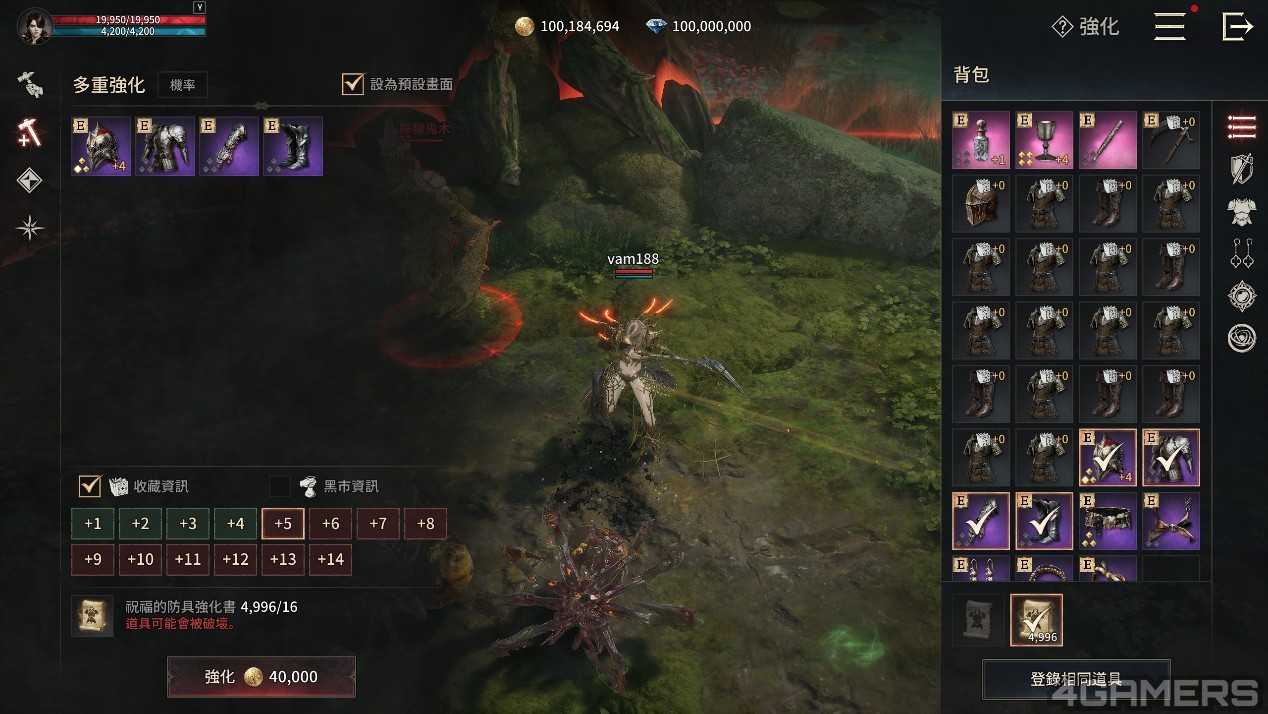Open the hamburger main menu
The height and width of the screenshot is (714, 1268).
(1169, 27)
